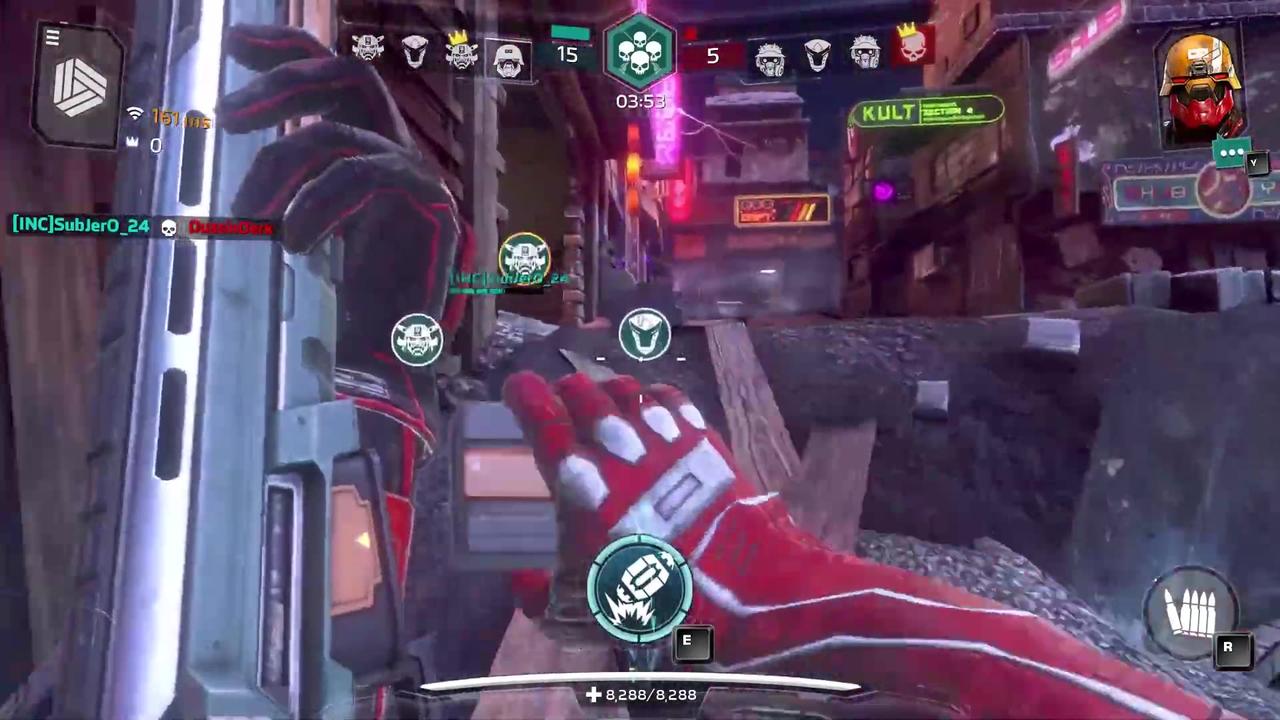Open the hamburger menu in top-left corner

click(x=52, y=36)
